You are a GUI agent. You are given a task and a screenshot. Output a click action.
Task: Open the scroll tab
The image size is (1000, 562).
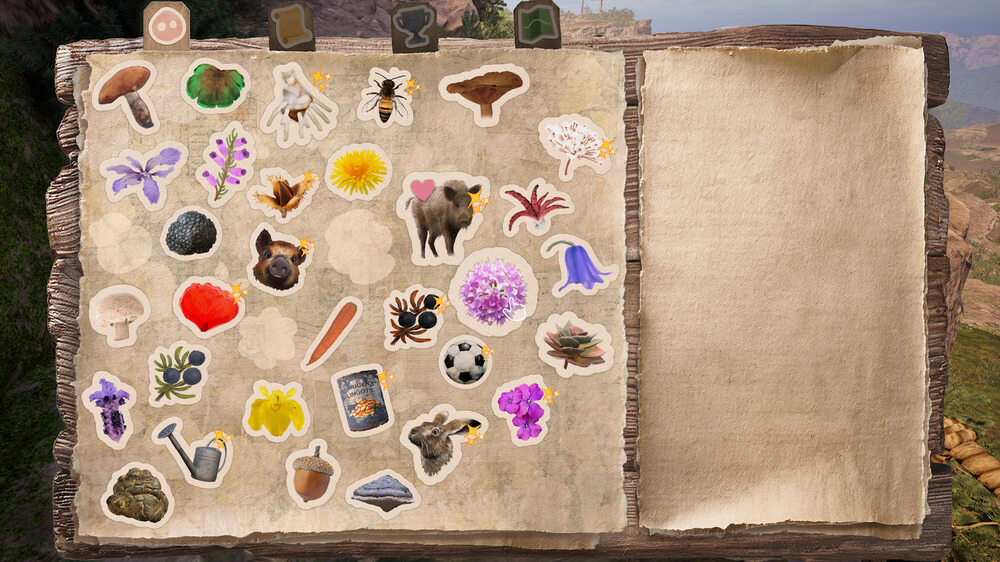(x=291, y=26)
